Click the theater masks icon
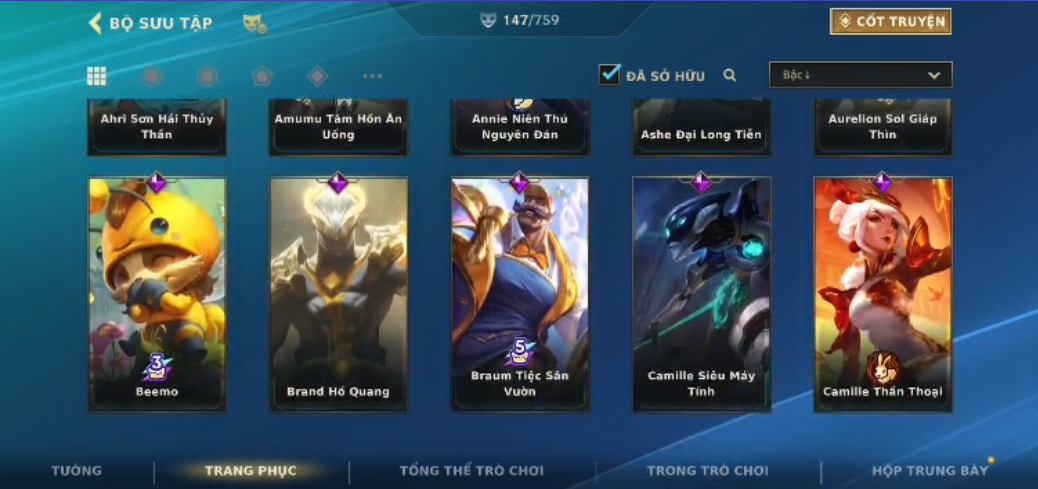Viewport: 1038px width, 489px height. (x=254, y=23)
